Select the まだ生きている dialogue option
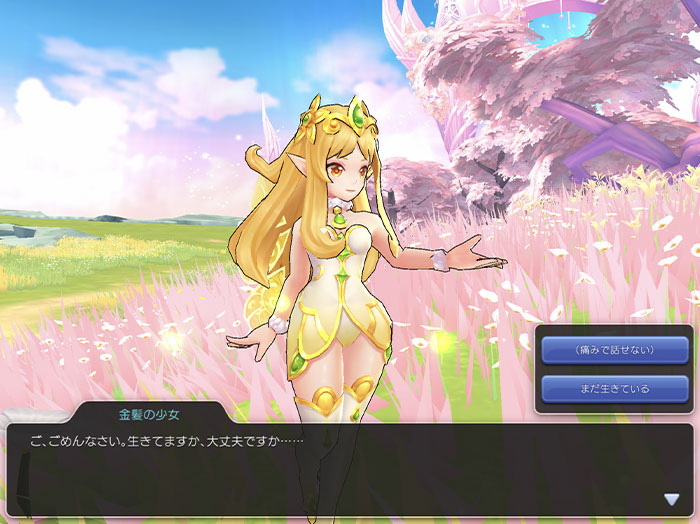 (614, 388)
